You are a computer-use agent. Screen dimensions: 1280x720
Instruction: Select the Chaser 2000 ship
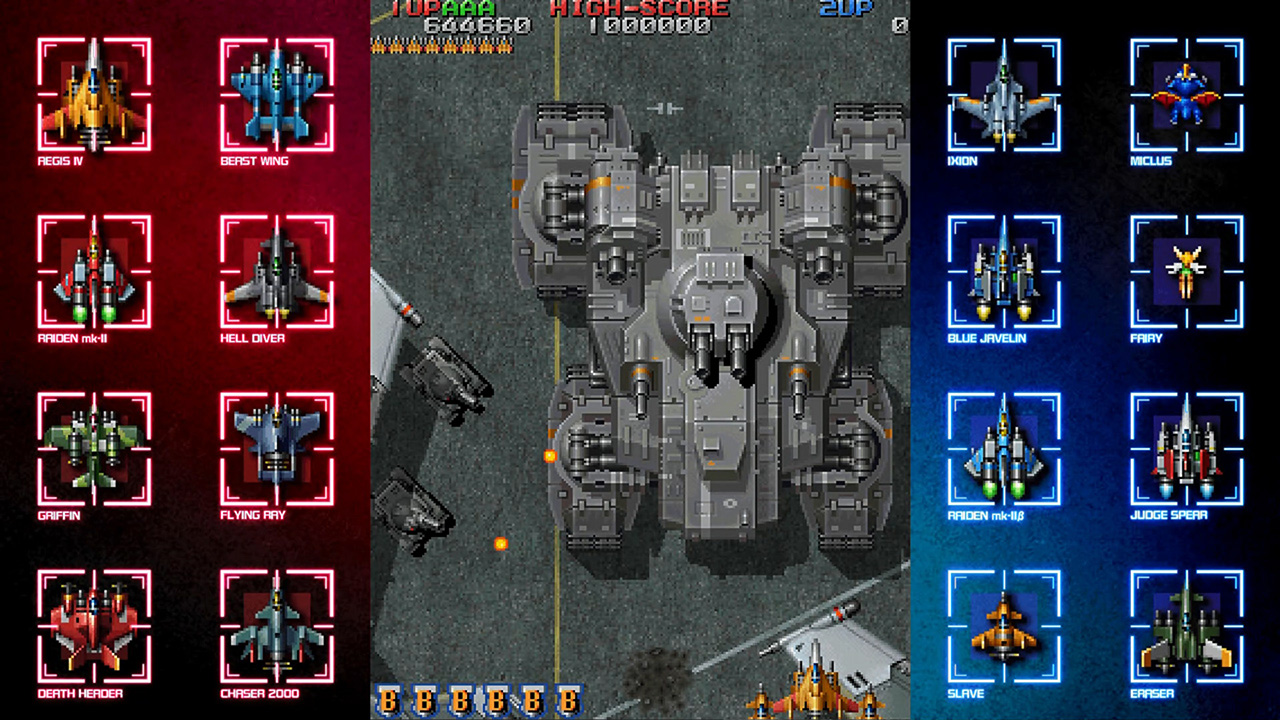click(276, 626)
